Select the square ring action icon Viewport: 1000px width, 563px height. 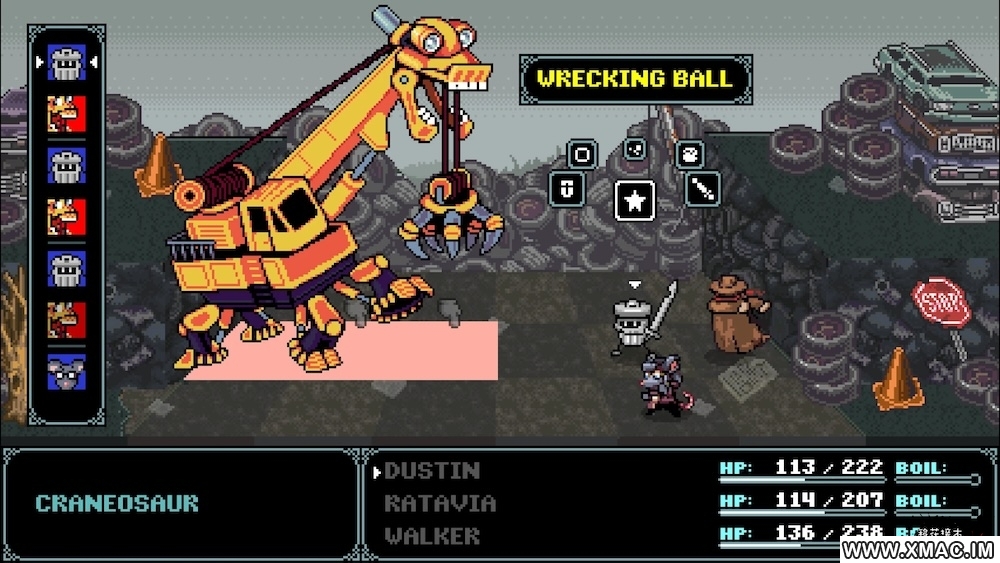(x=582, y=155)
